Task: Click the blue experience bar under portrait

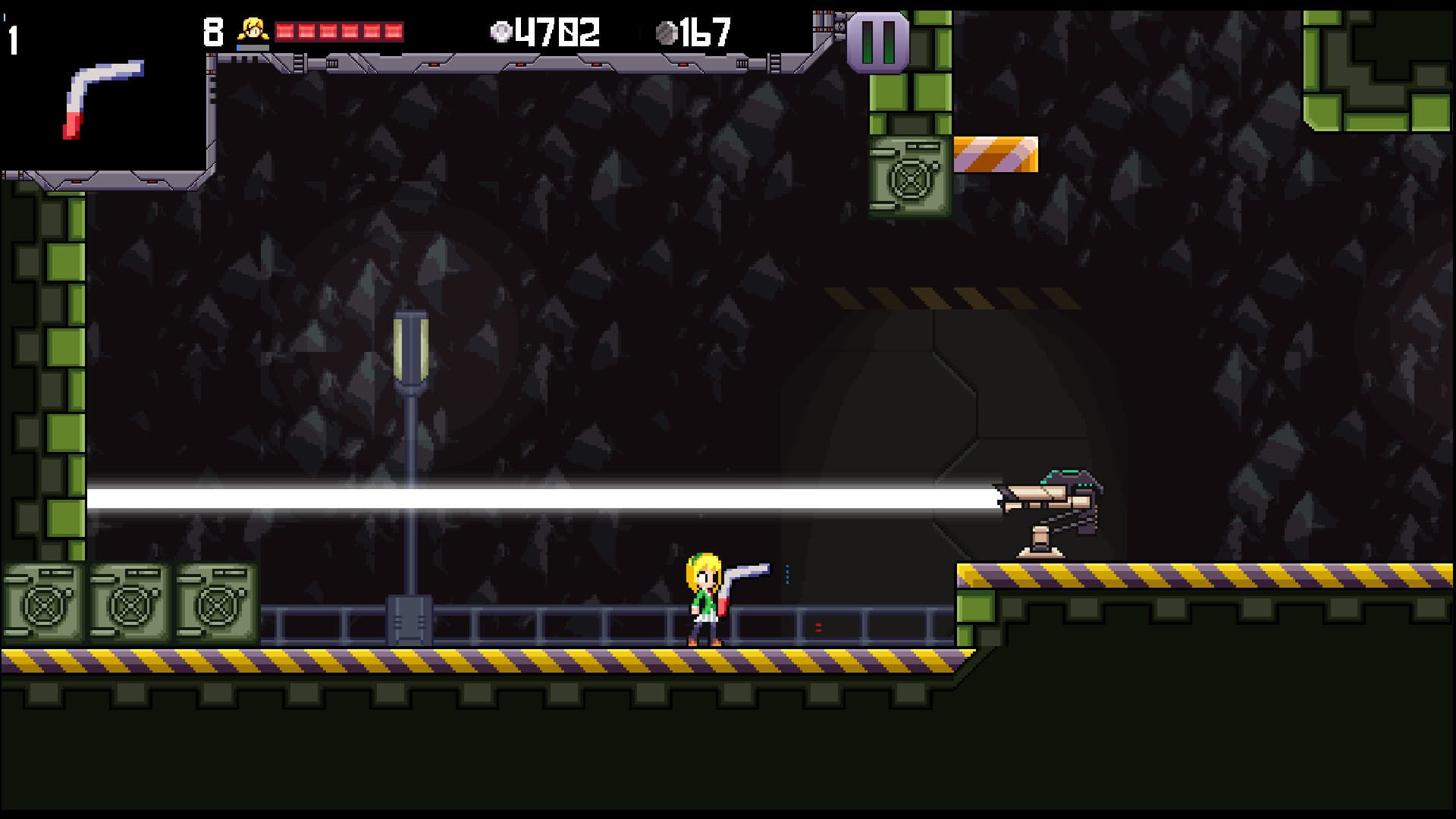Action: (252, 48)
